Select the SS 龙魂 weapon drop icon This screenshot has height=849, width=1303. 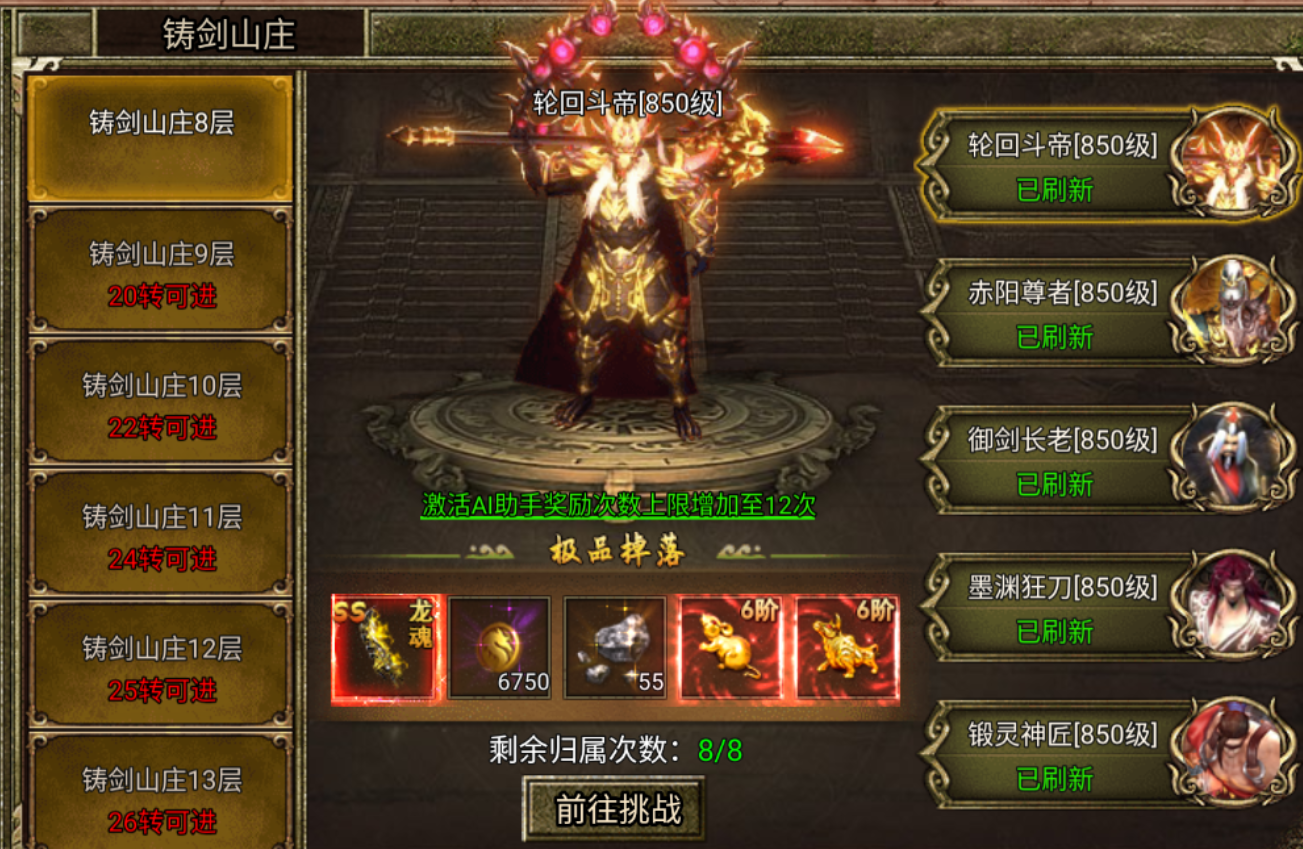(385, 647)
